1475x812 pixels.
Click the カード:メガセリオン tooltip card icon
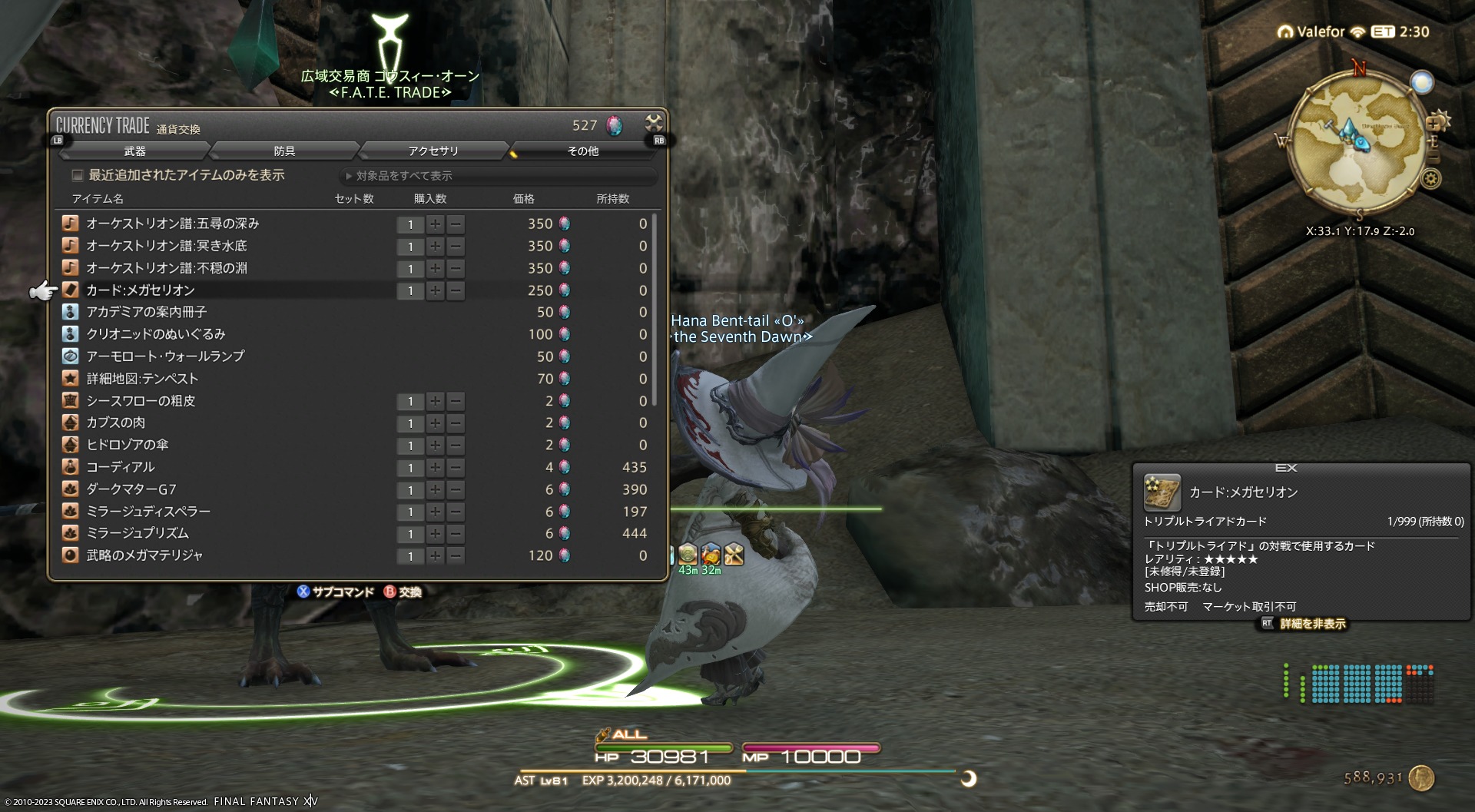(1162, 492)
